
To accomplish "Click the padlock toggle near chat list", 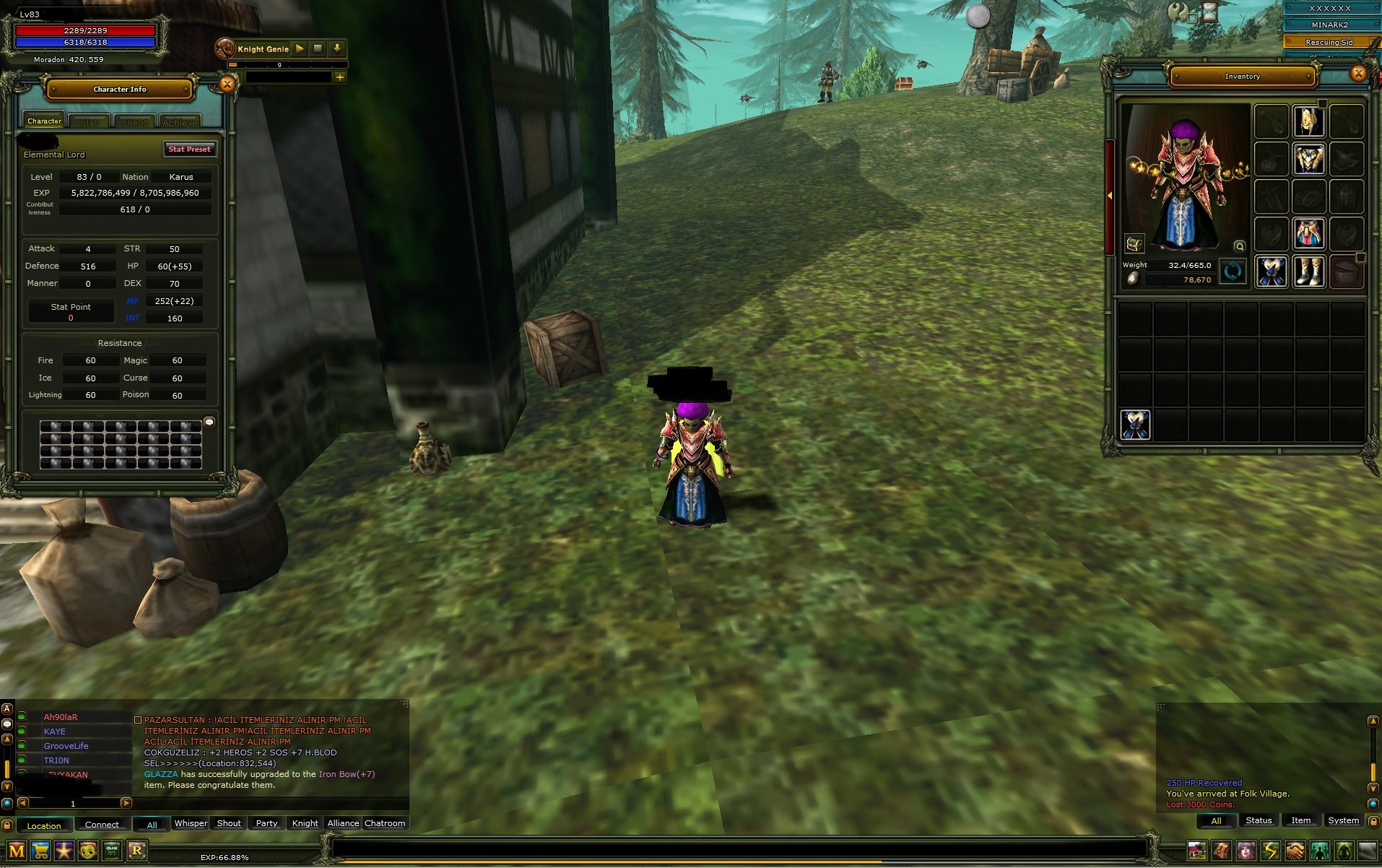I will pos(6,827).
